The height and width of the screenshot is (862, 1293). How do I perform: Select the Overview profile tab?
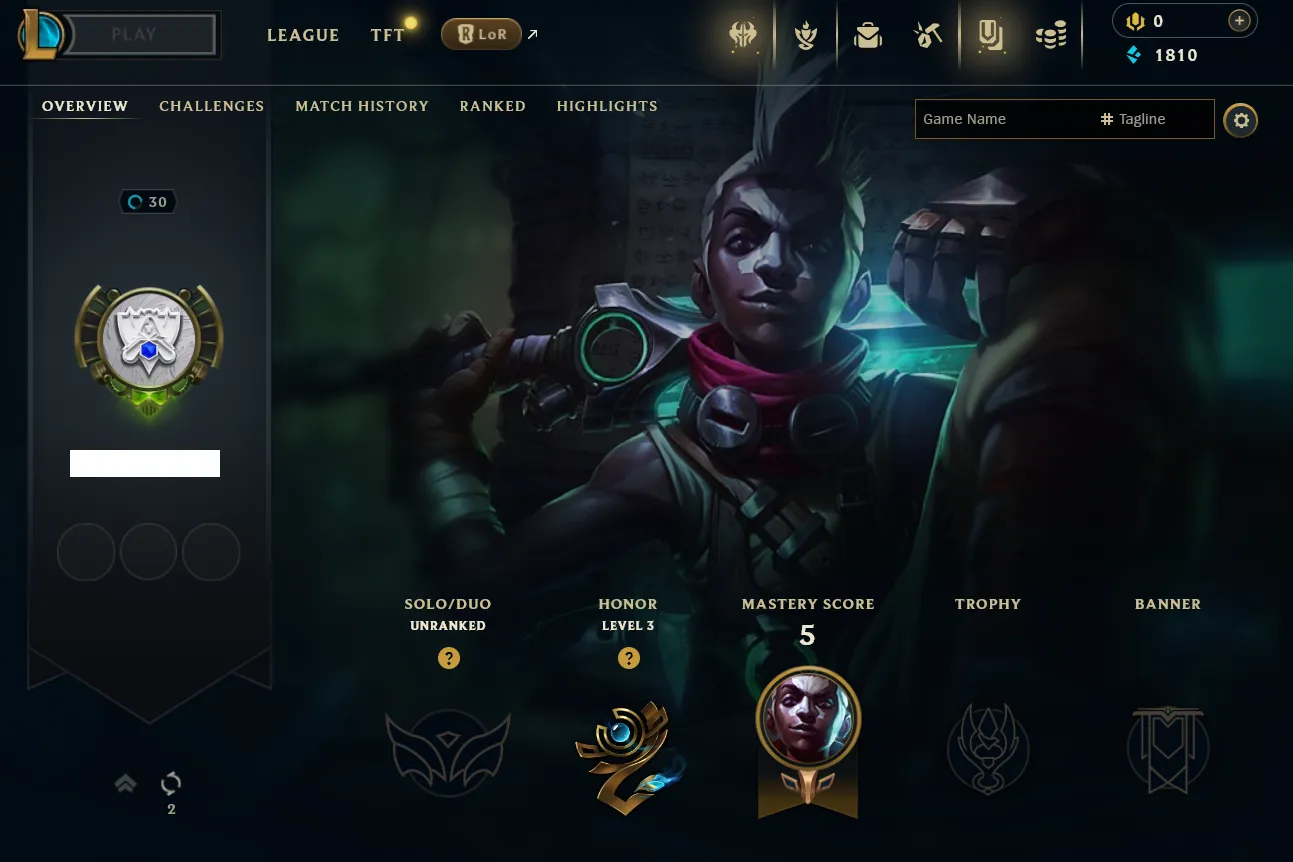click(85, 106)
